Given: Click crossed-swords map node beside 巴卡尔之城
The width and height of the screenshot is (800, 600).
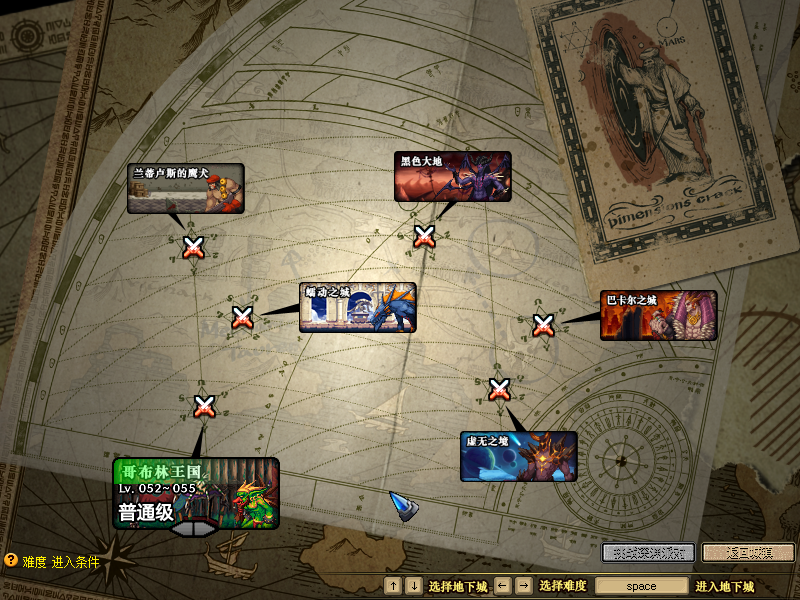Looking at the screenshot, I should click(543, 325).
